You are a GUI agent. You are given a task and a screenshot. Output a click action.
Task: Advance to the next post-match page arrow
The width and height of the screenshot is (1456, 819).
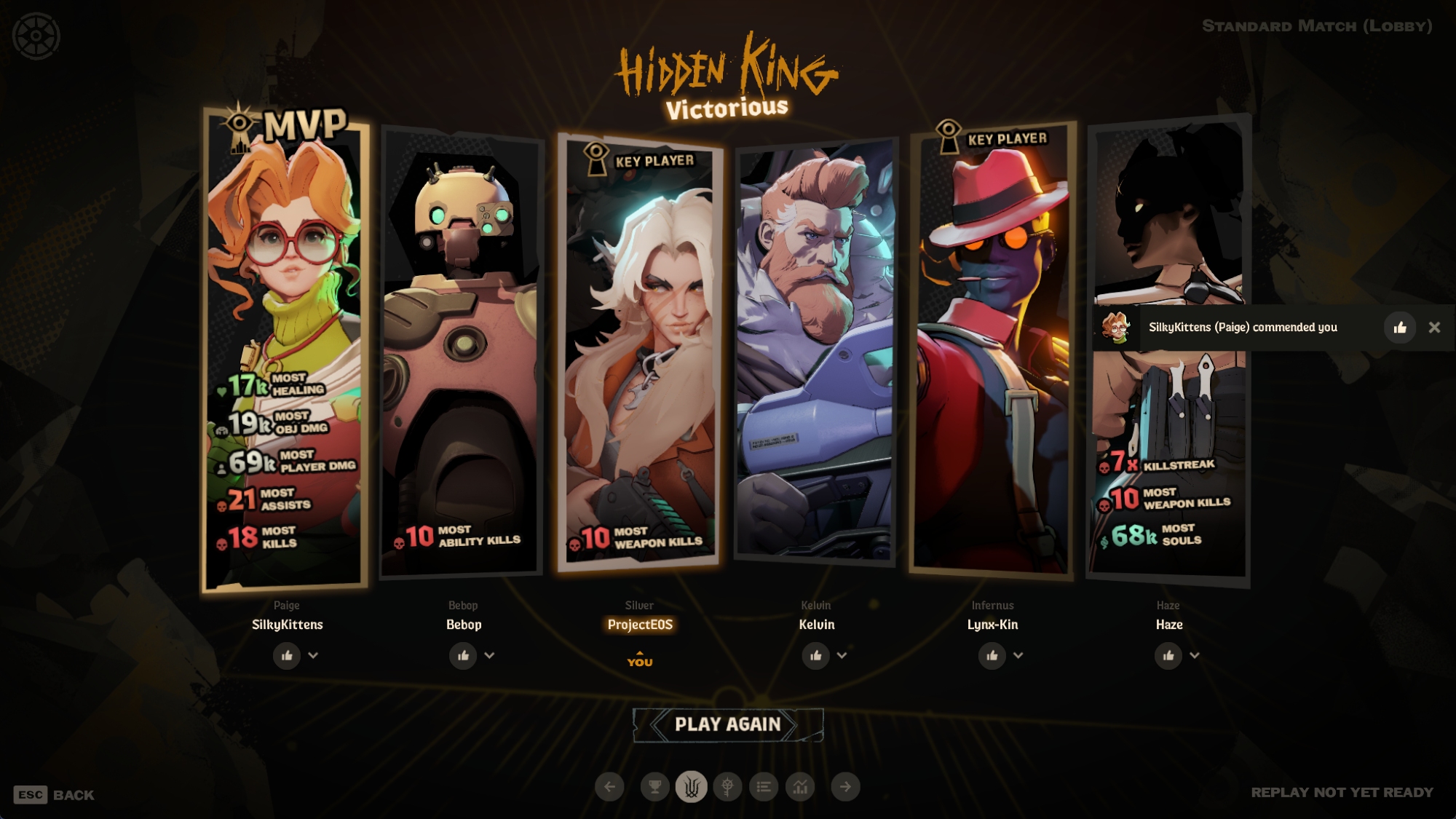click(x=845, y=786)
